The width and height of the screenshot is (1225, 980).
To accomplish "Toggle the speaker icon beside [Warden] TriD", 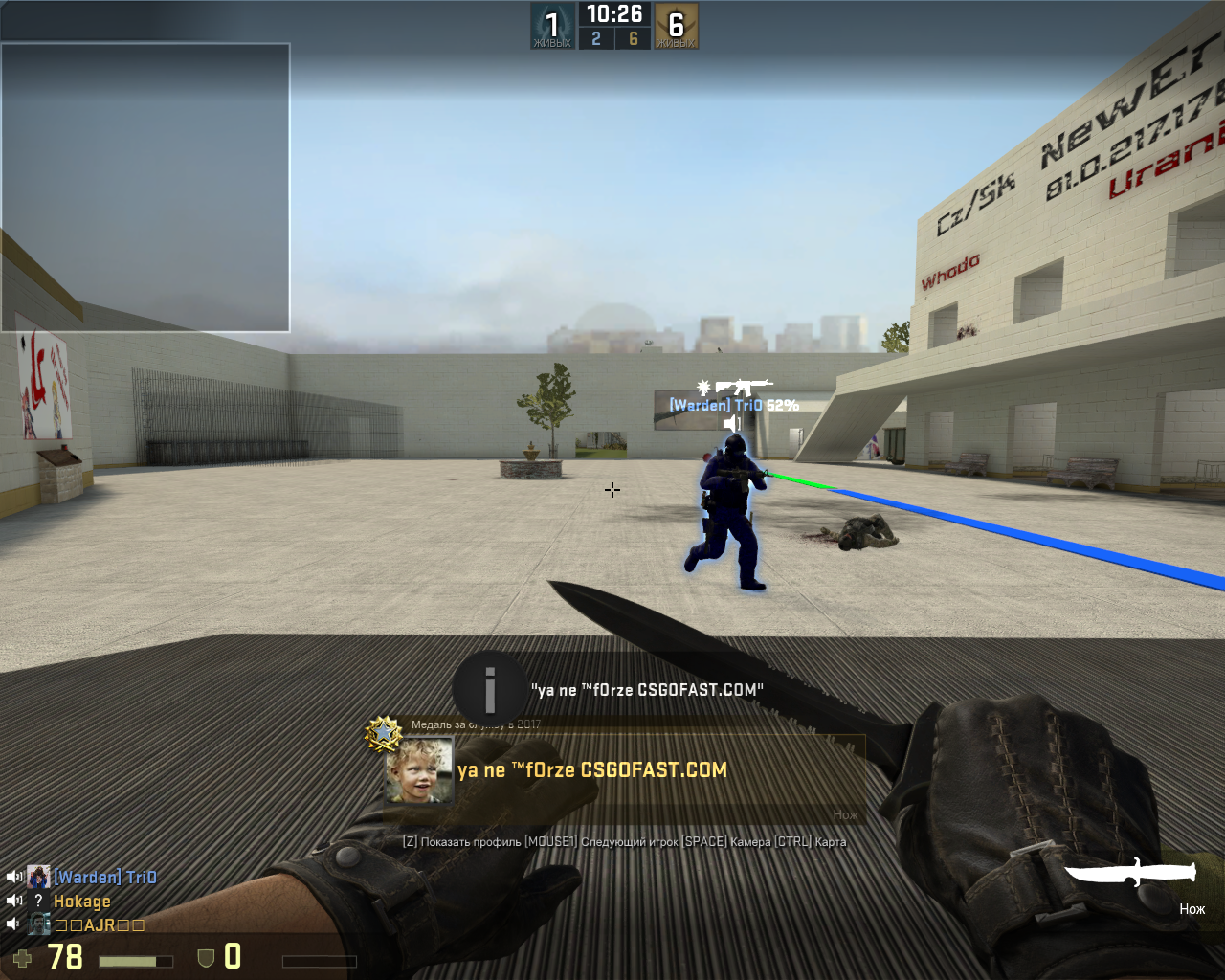I will pyautogui.click(x=14, y=877).
